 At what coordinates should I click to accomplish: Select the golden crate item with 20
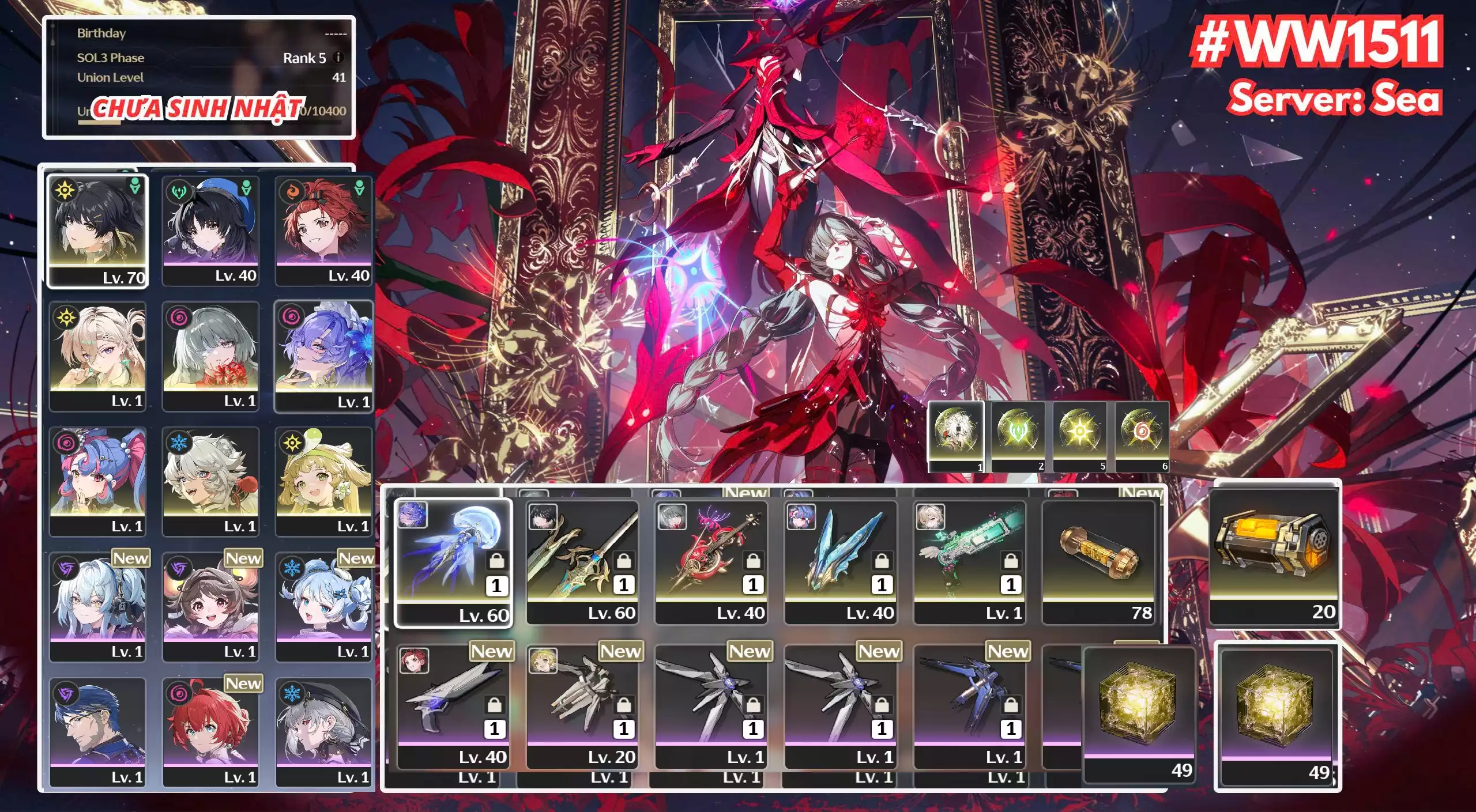click(1274, 556)
